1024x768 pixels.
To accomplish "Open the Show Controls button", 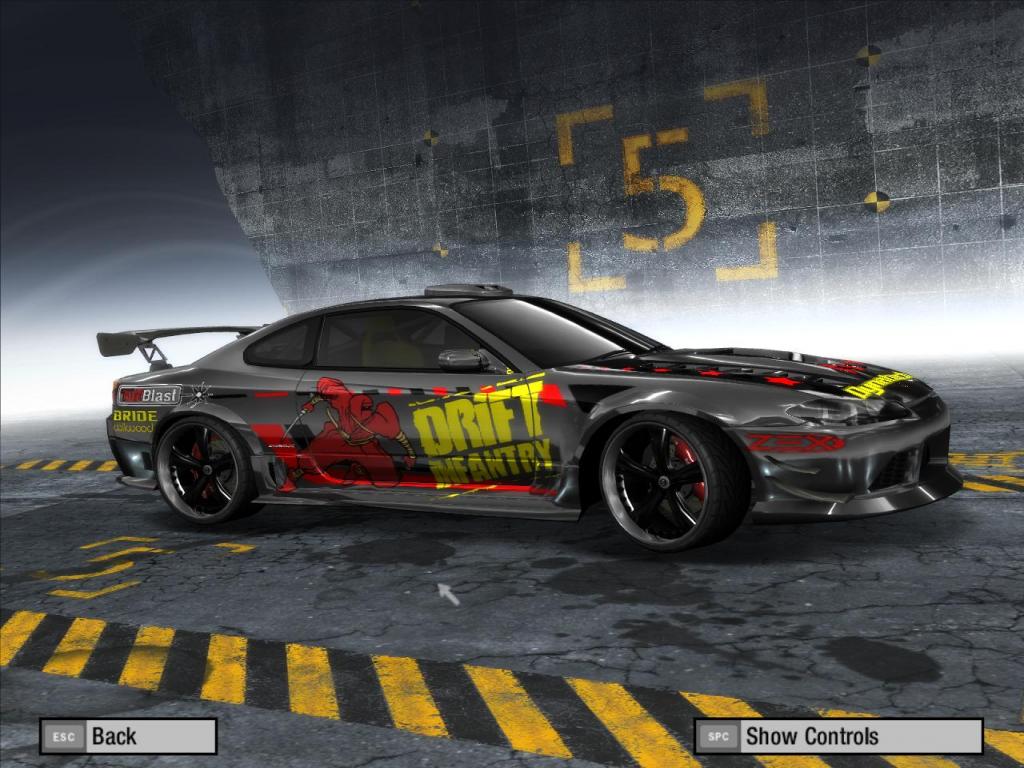I will click(838, 736).
